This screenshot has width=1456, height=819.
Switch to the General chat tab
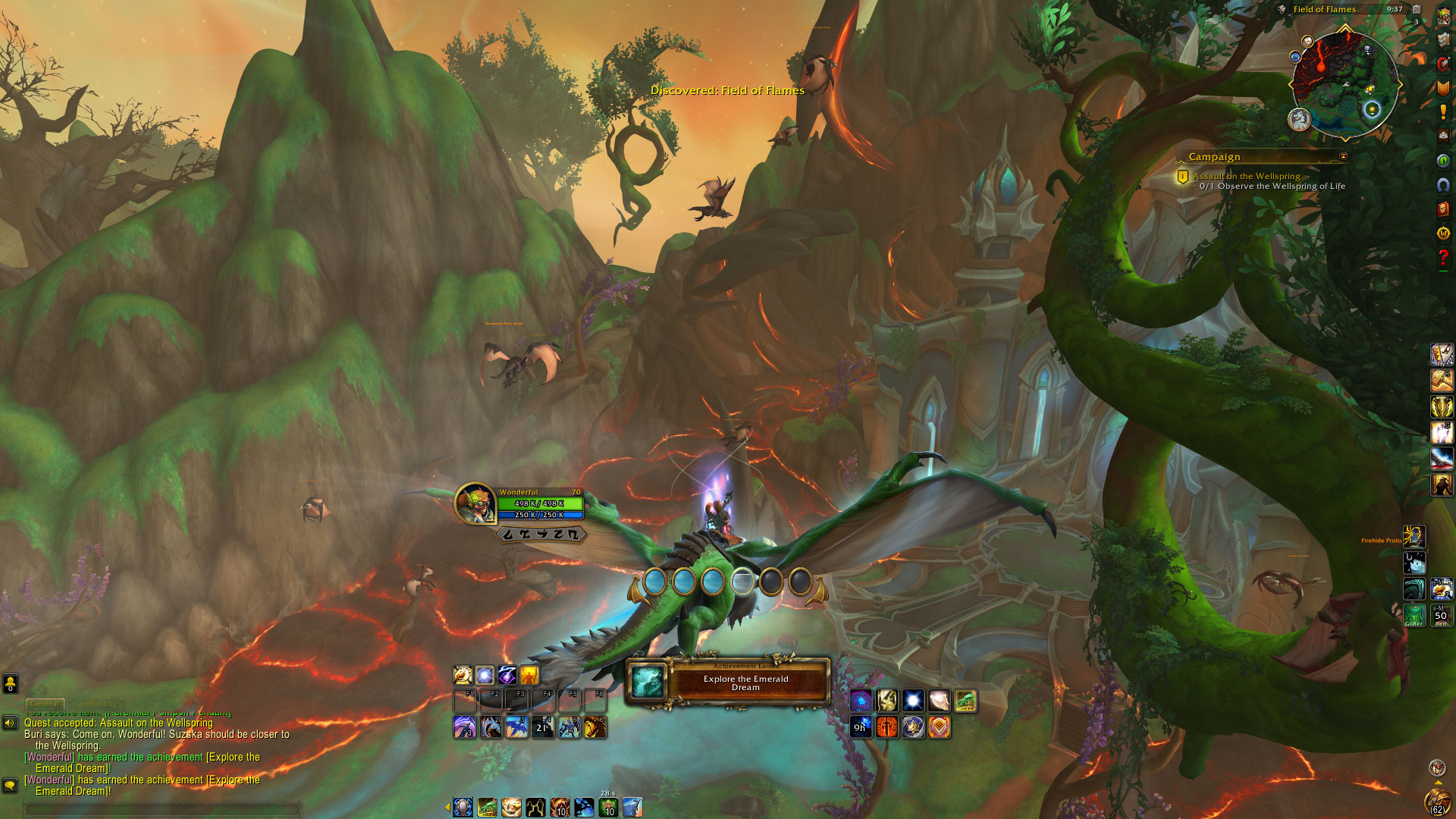click(45, 704)
